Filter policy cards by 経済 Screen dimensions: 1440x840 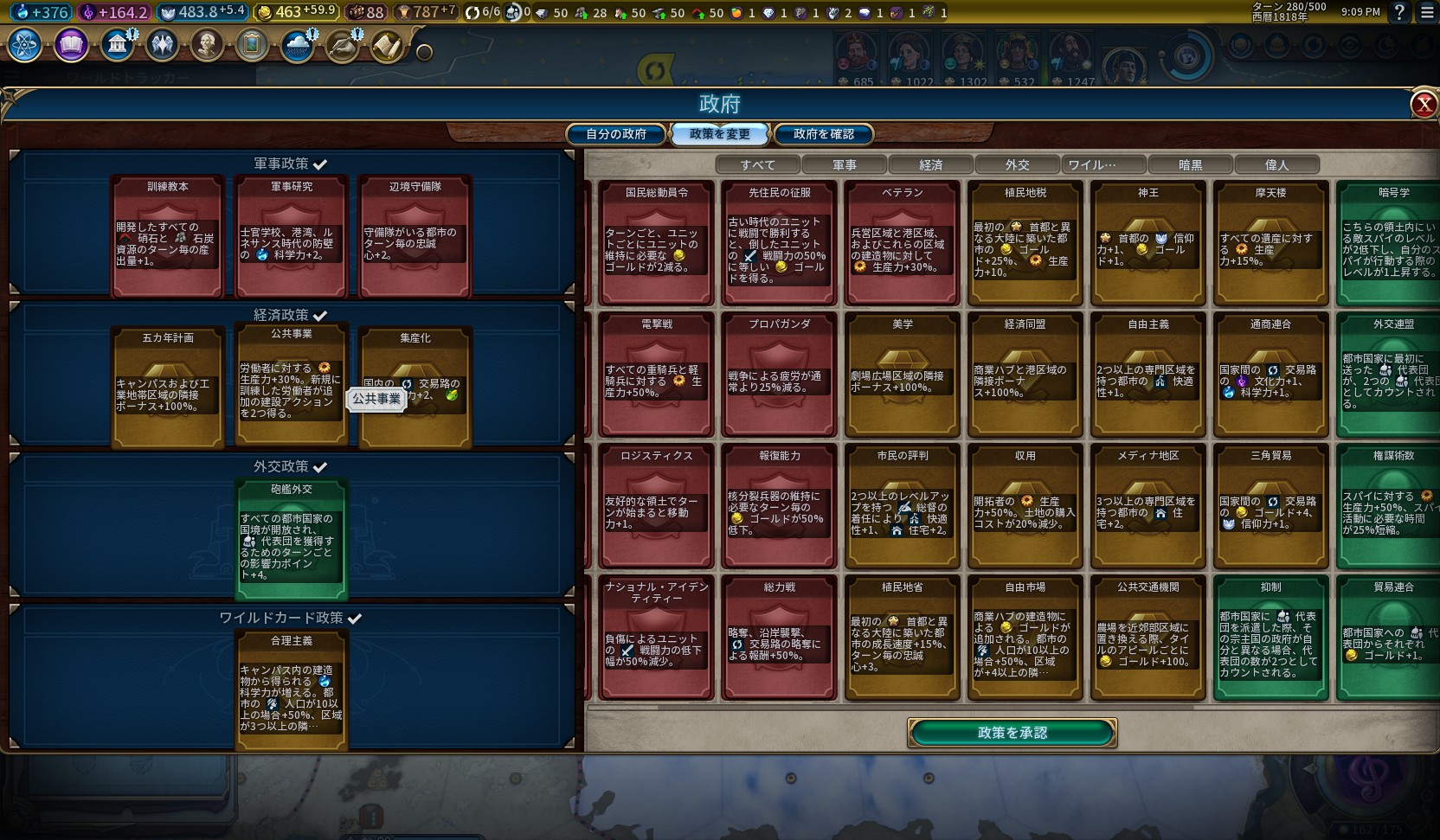tap(930, 164)
